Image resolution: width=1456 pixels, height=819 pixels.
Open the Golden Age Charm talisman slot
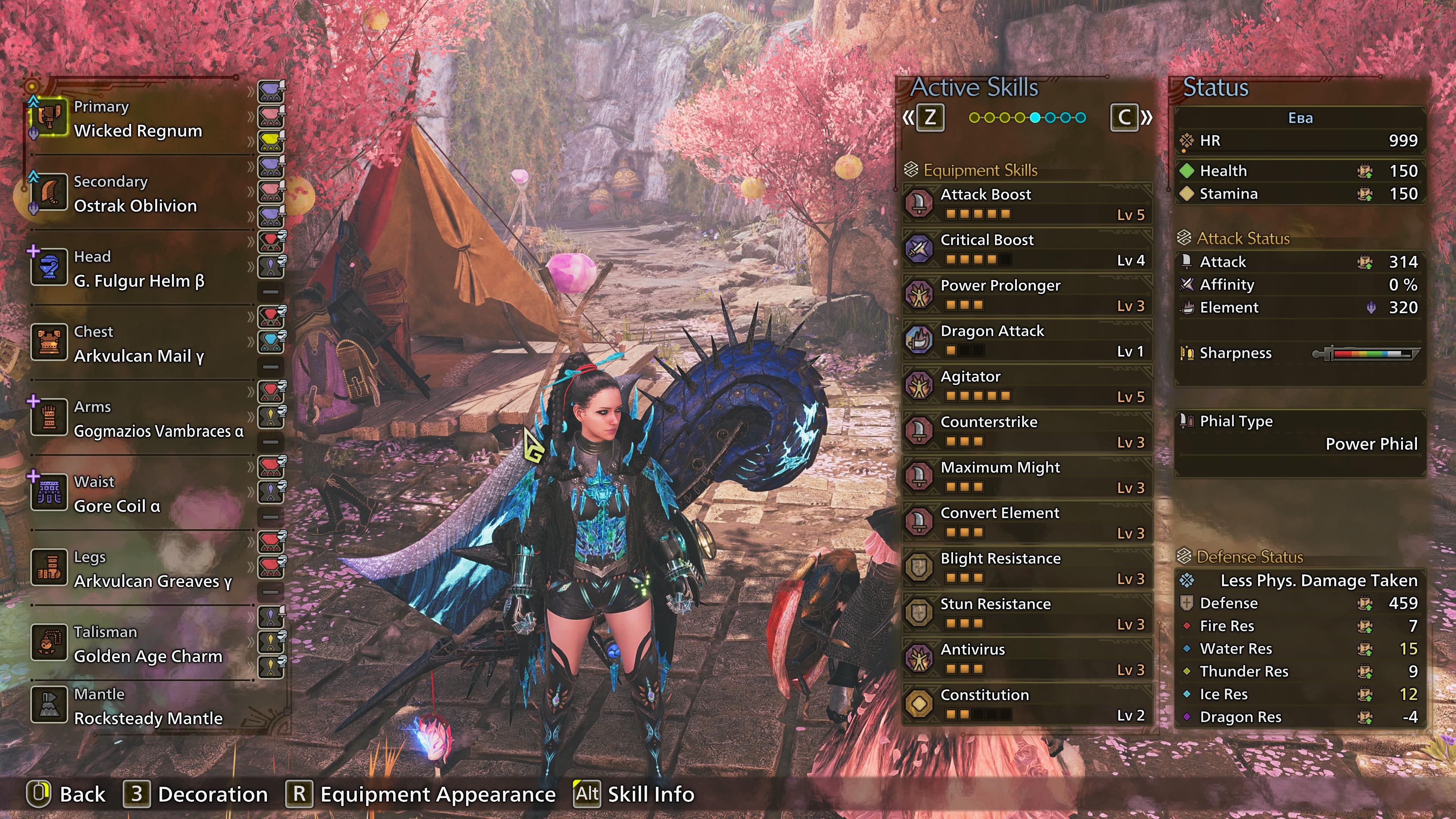[148, 644]
